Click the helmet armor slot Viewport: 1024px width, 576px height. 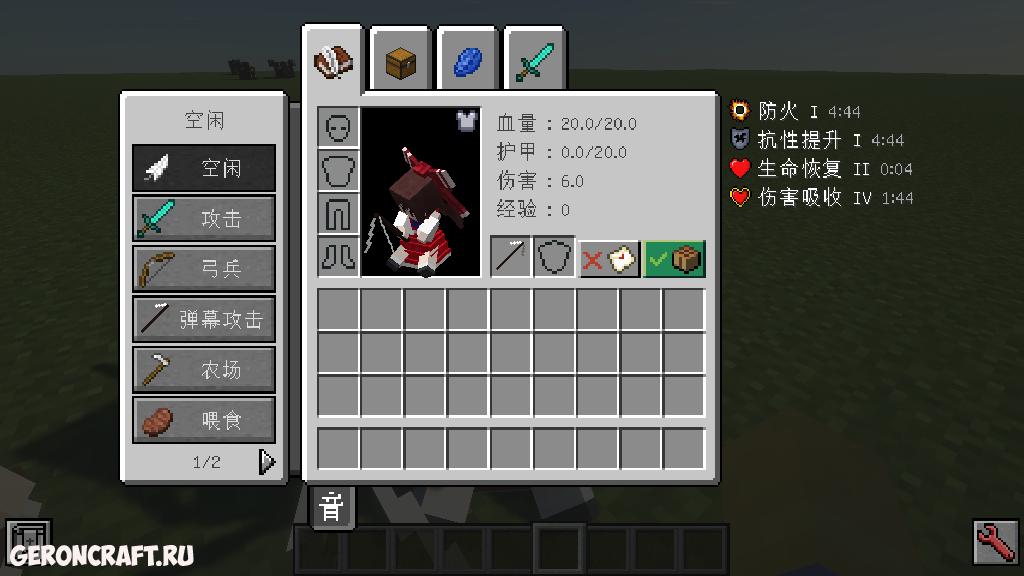click(x=338, y=127)
